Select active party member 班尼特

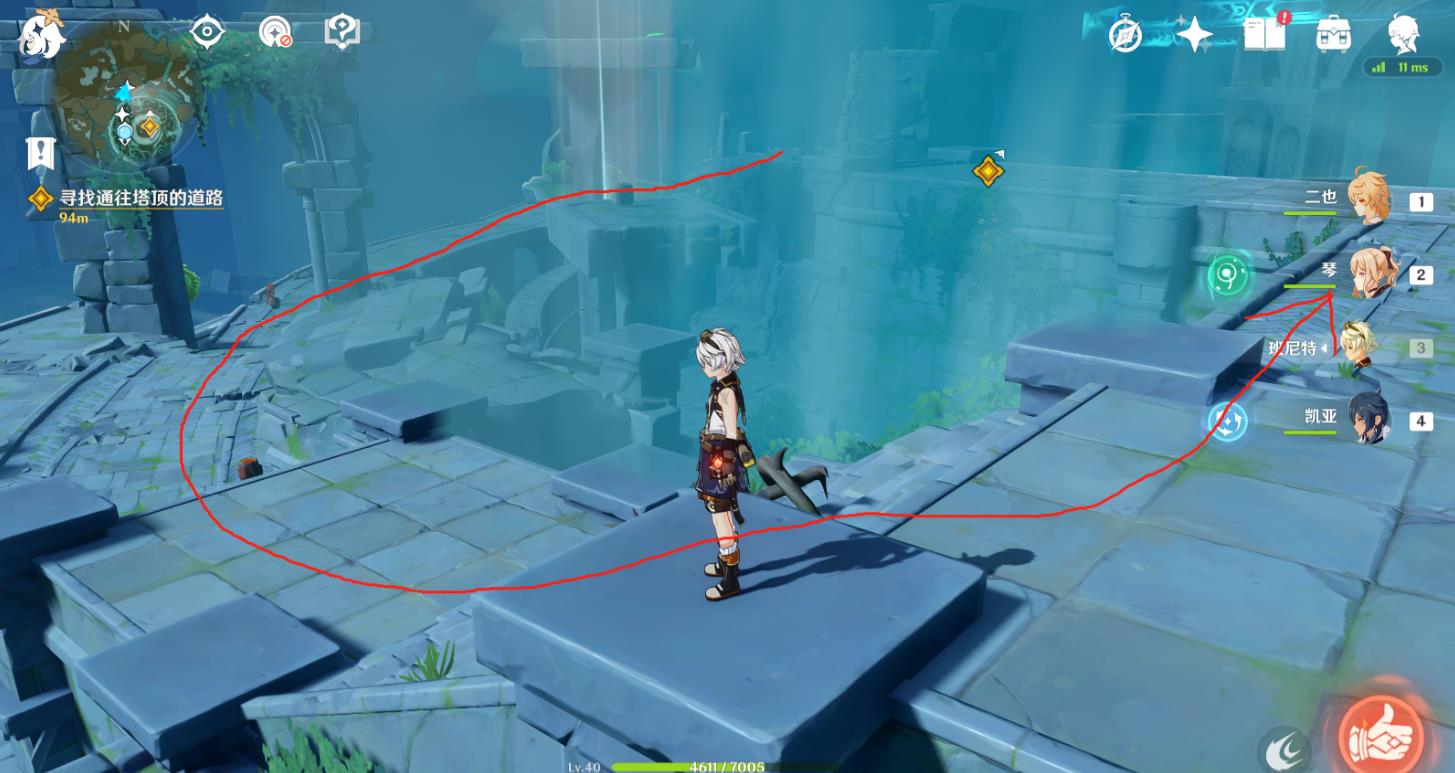coord(1358,347)
